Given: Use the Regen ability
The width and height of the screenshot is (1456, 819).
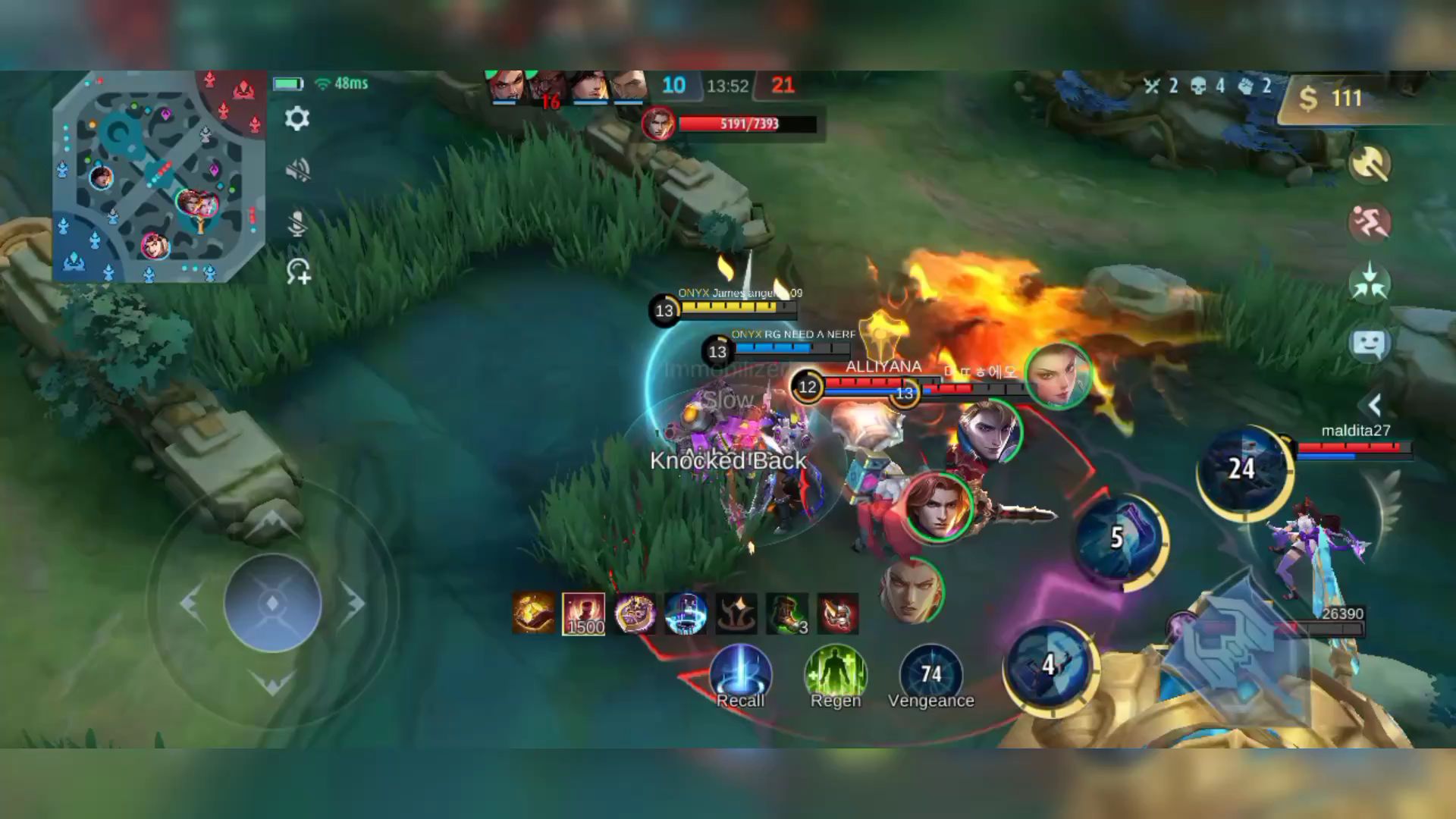Looking at the screenshot, I should tap(836, 673).
